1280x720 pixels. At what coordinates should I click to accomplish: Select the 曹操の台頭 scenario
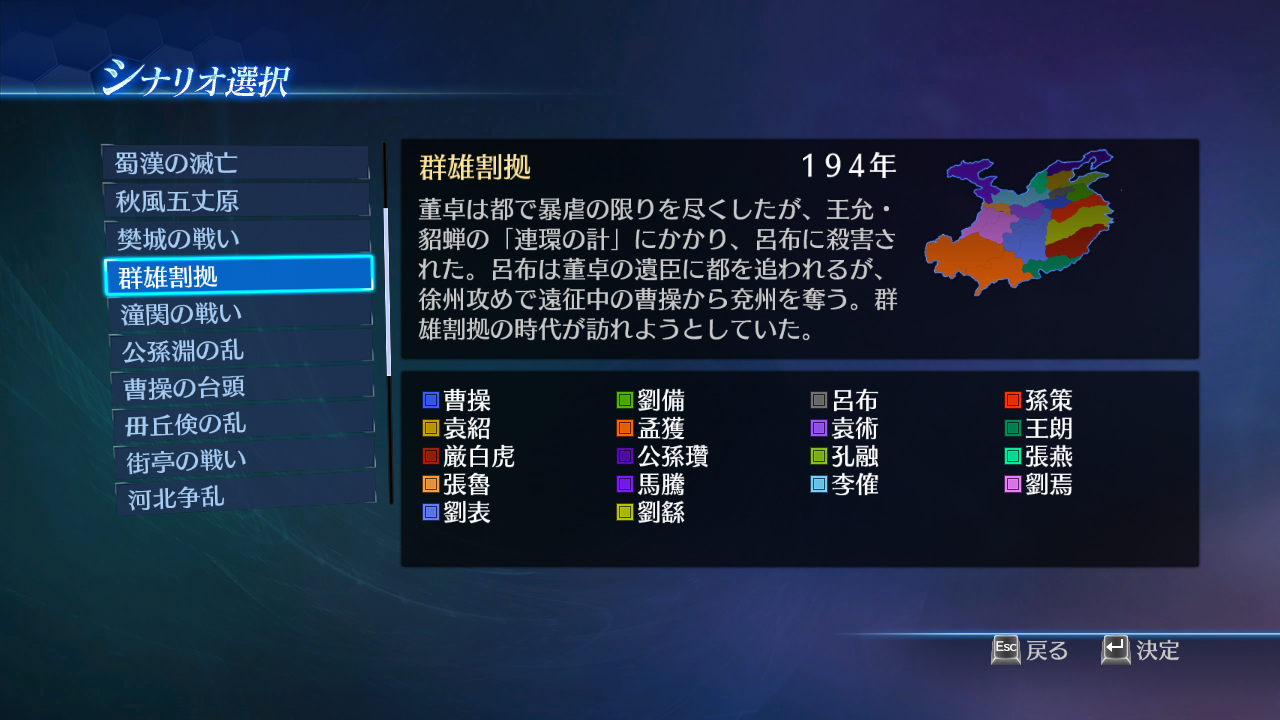(x=238, y=386)
